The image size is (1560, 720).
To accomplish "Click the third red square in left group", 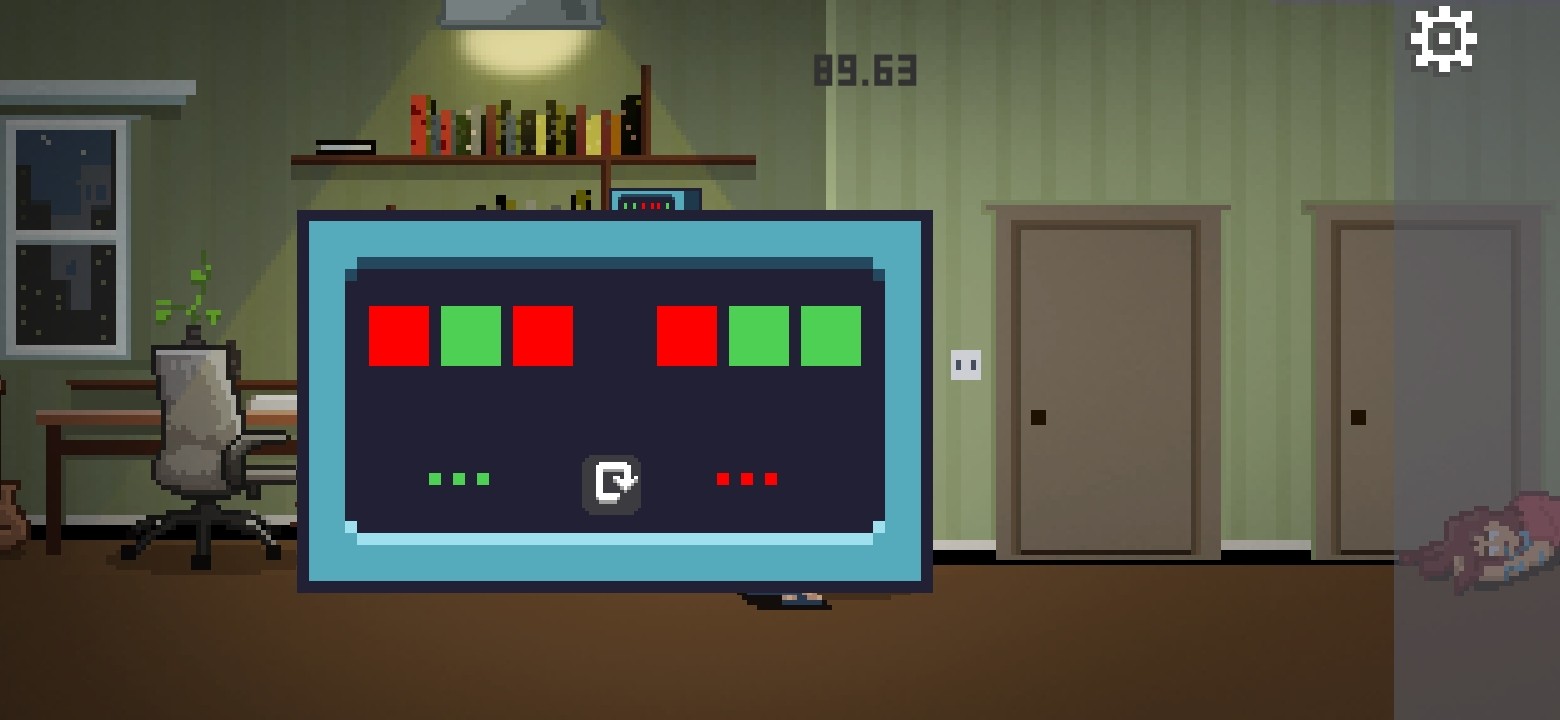I will [543, 336].
